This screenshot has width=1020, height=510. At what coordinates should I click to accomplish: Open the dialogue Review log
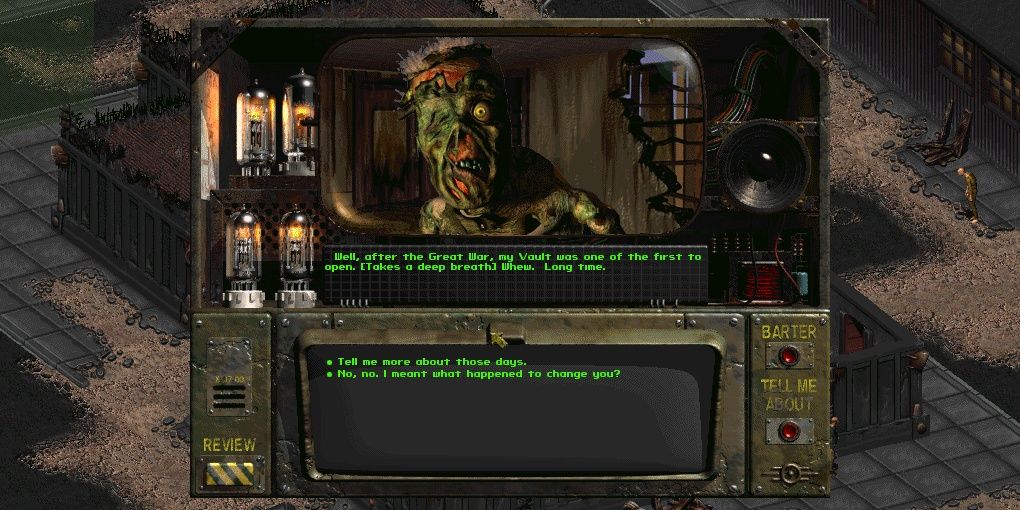coord(230,473)
